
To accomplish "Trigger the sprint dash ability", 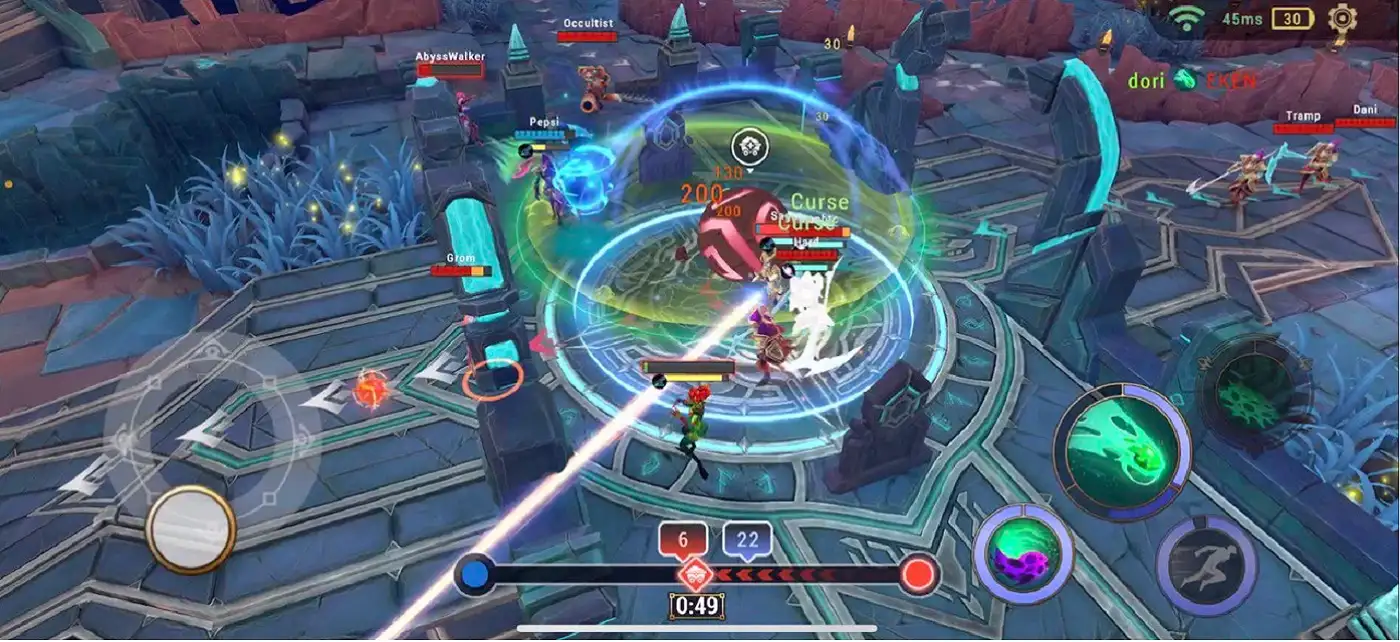I will coord(1205,565).
